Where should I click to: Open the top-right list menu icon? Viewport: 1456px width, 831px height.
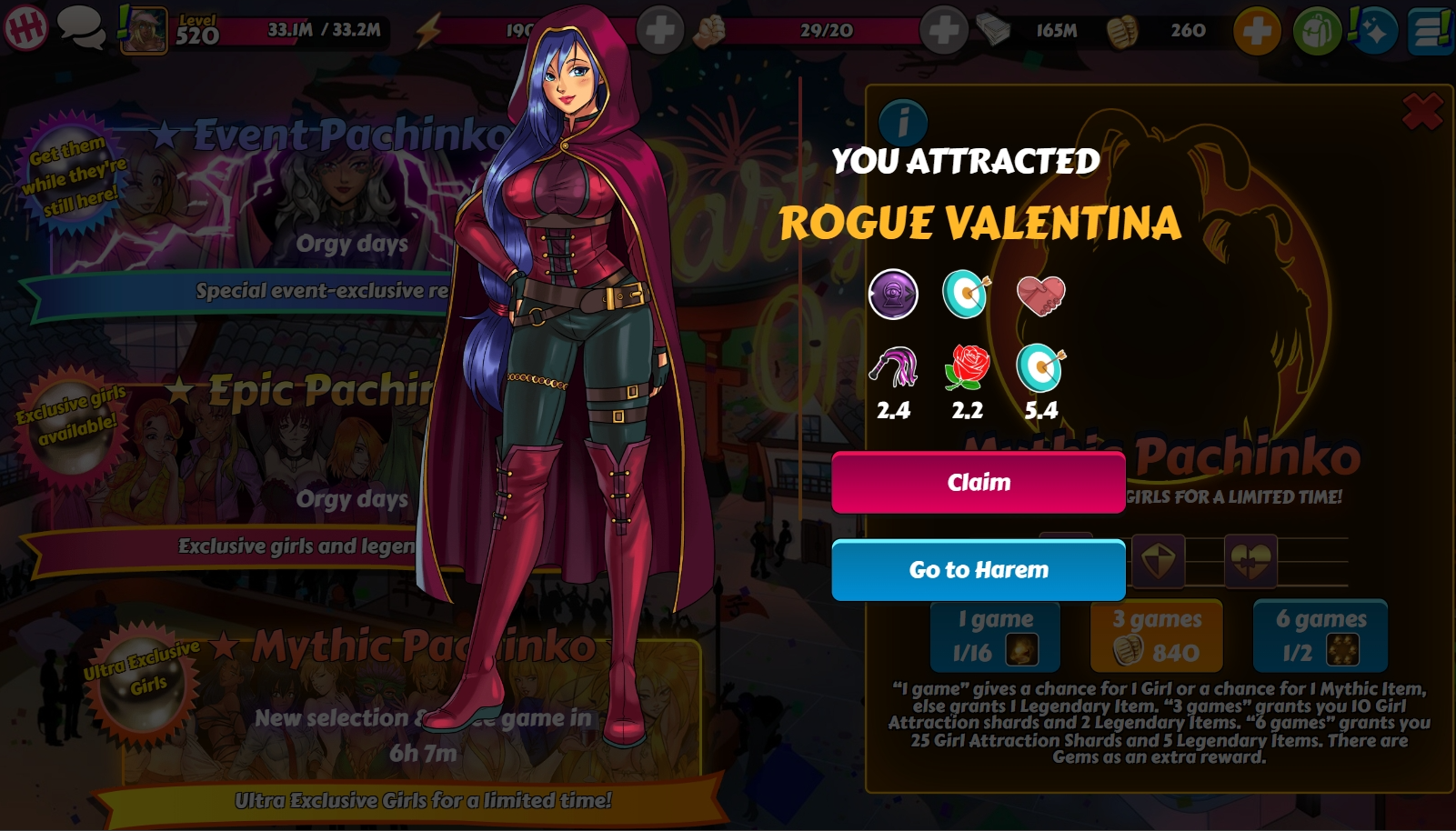(1430, 31)
